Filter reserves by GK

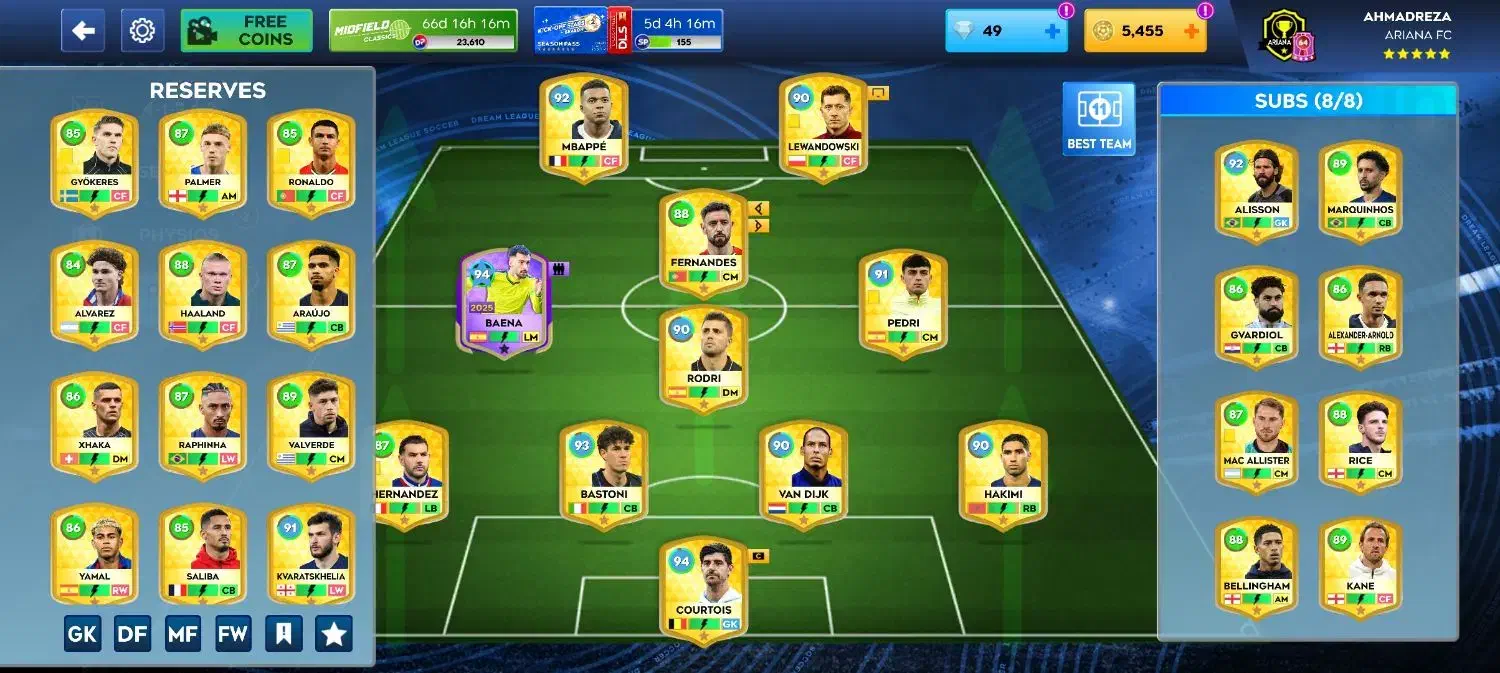click(x=83, y=633)
